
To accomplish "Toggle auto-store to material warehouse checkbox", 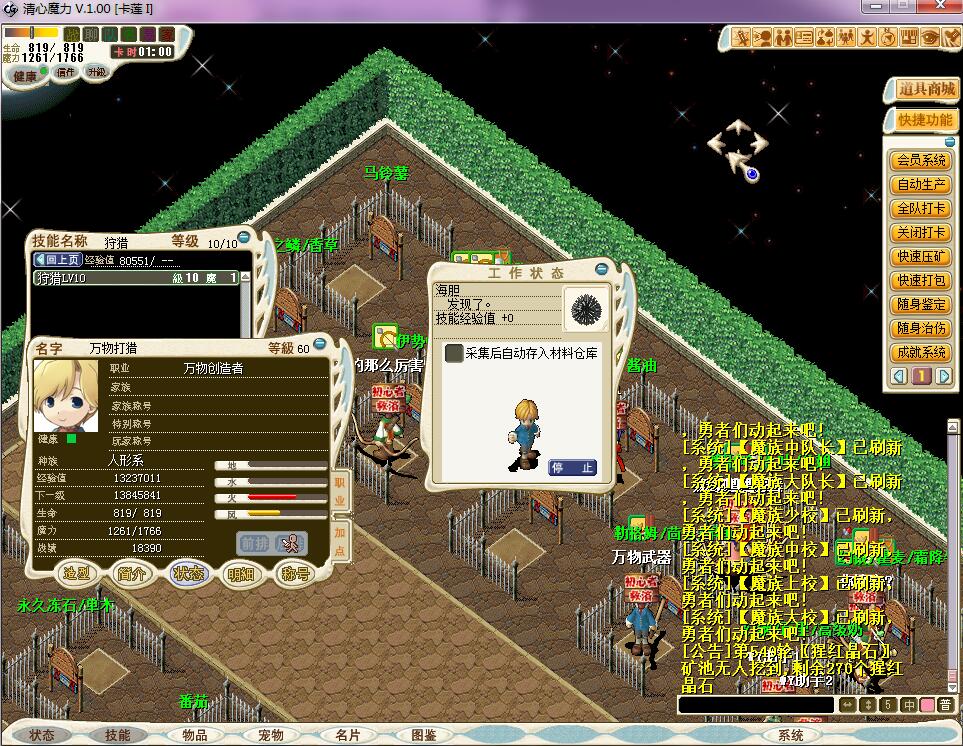I will pos(454,353).
